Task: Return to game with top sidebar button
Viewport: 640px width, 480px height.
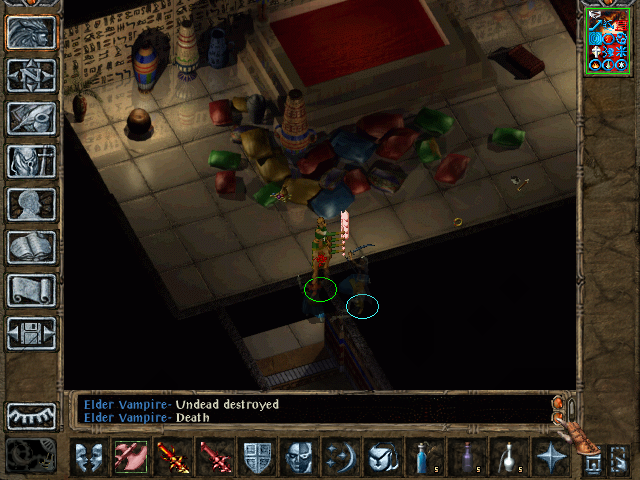Action: coord(31,32)
